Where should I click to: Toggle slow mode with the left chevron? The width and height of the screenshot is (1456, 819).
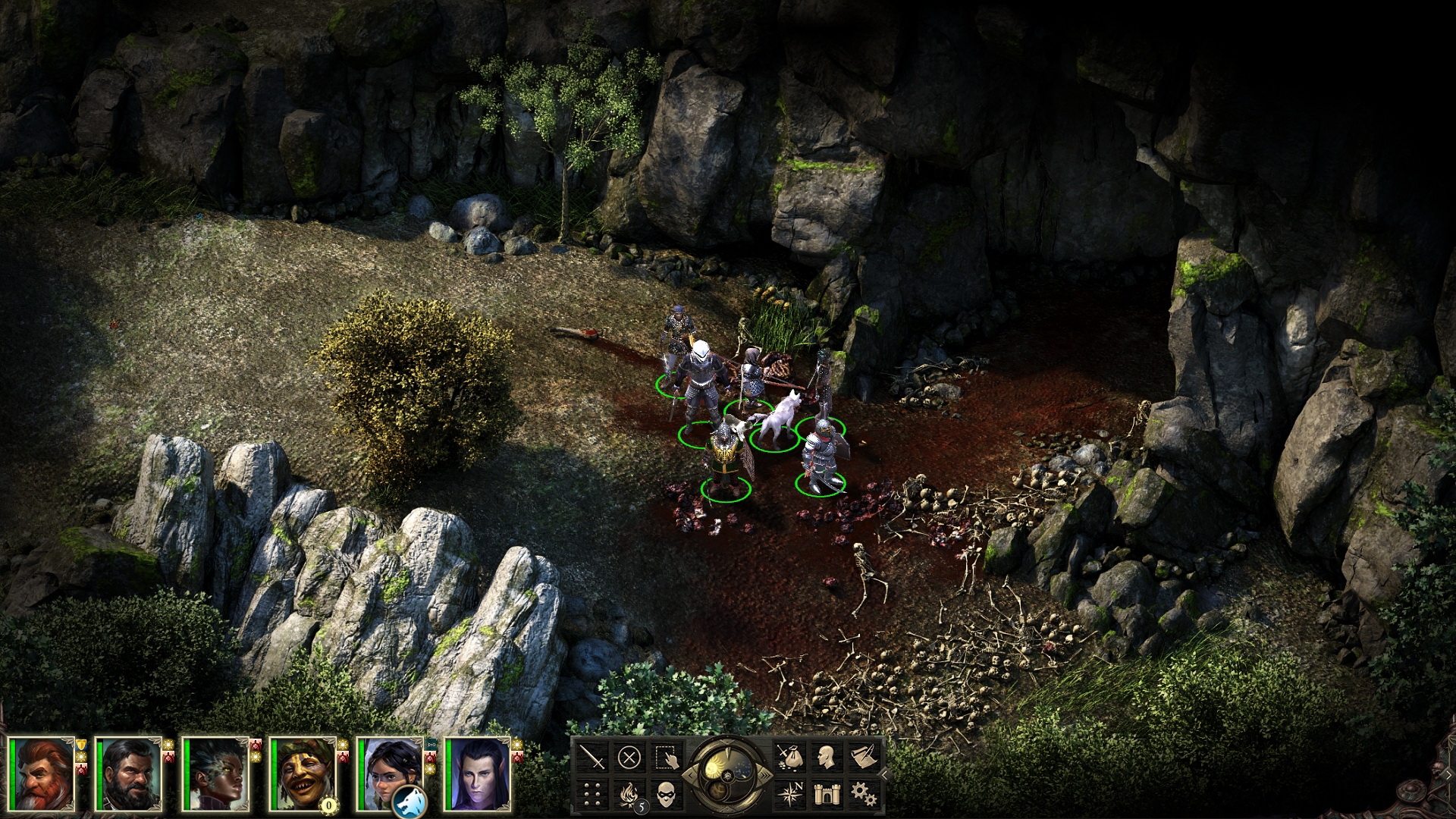click(x=691, y=775)
